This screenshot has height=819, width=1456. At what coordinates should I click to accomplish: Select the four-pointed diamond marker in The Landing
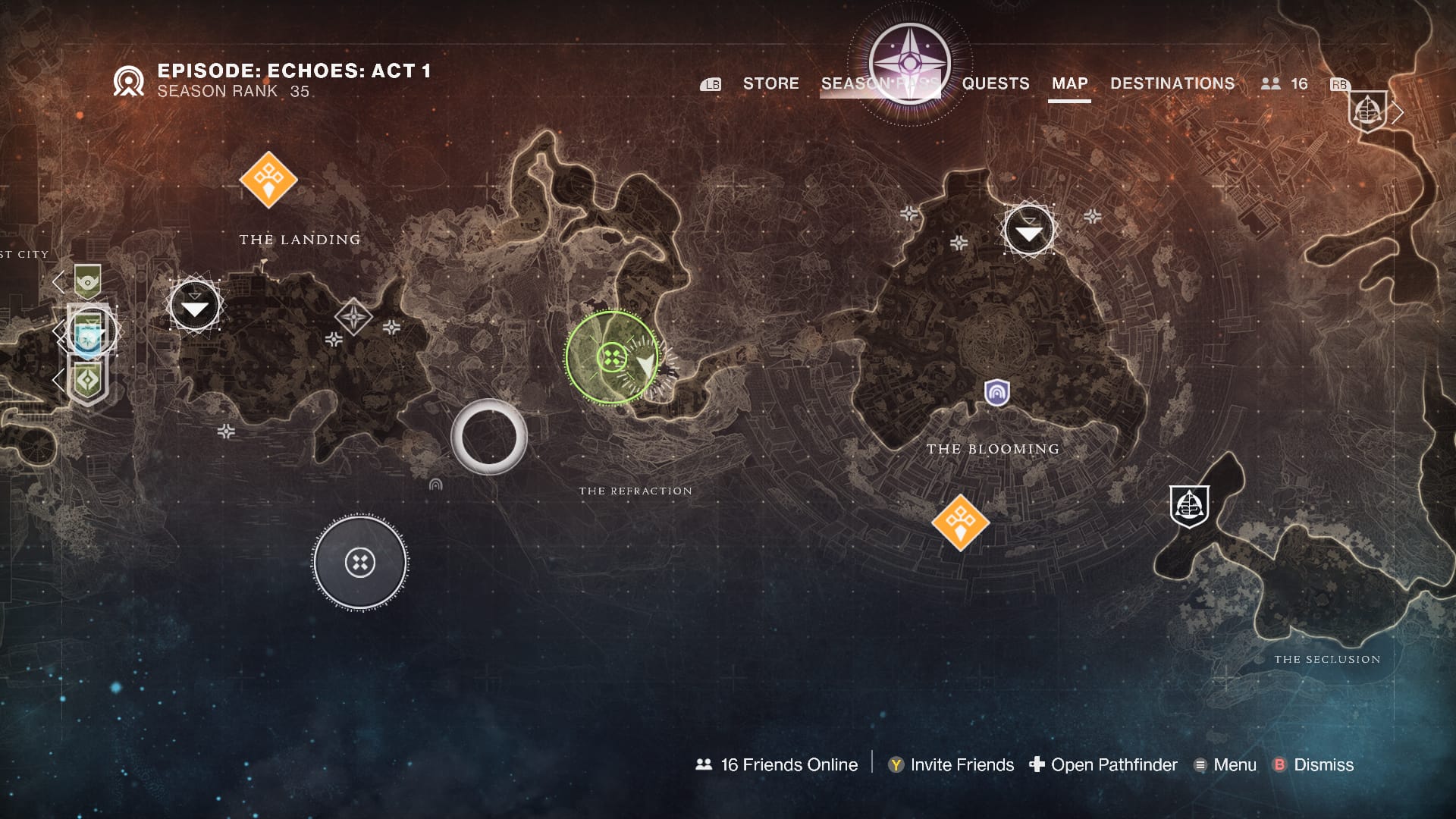pos(353,317)
